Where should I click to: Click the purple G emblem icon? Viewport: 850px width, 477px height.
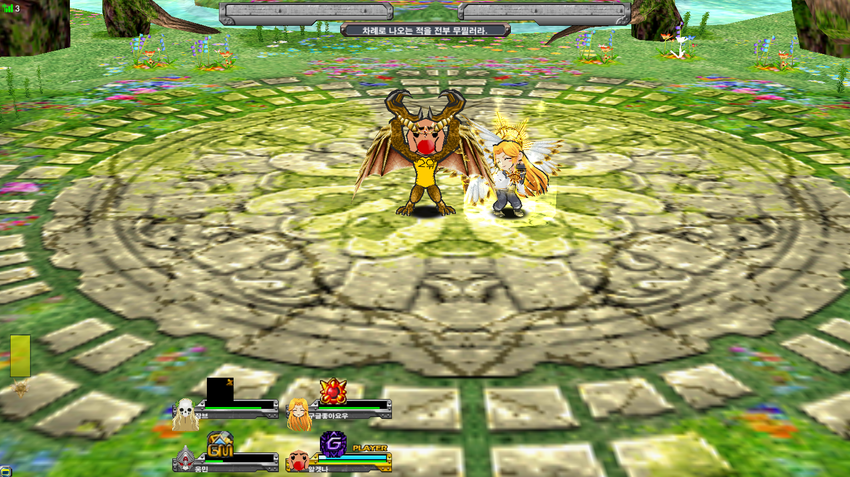tap(333, 444)
